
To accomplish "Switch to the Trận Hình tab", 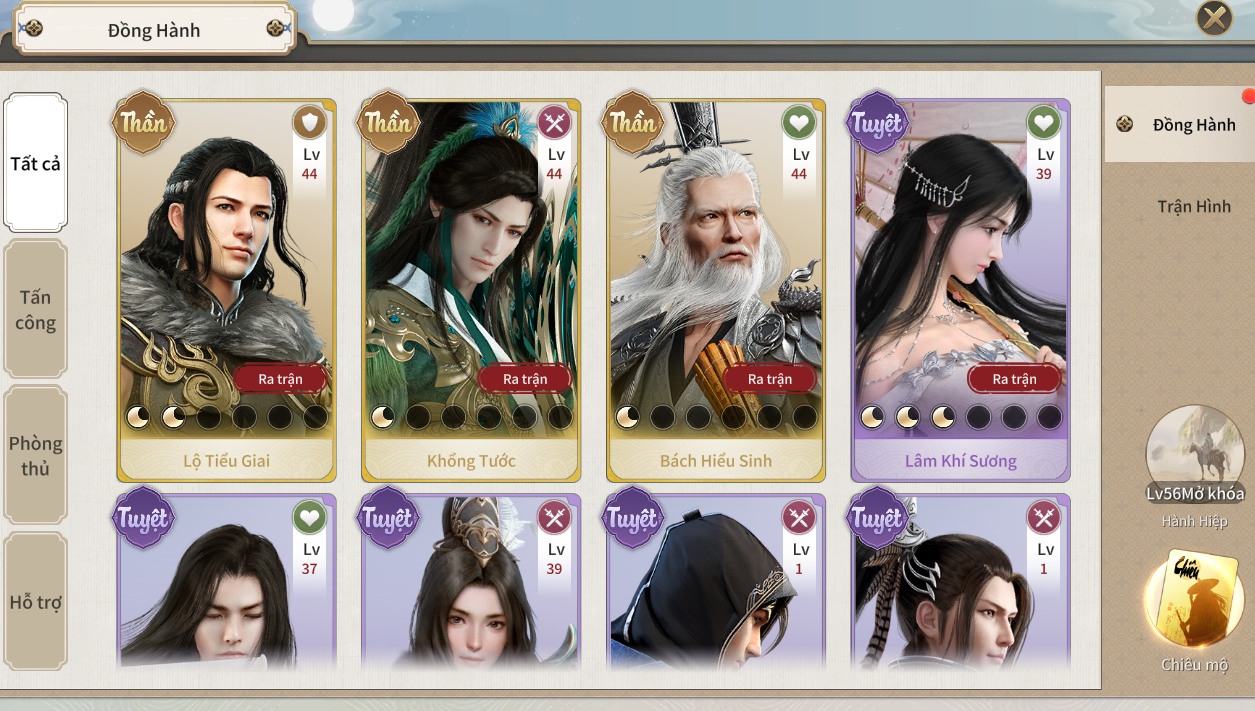I will tap(1193, 207).
